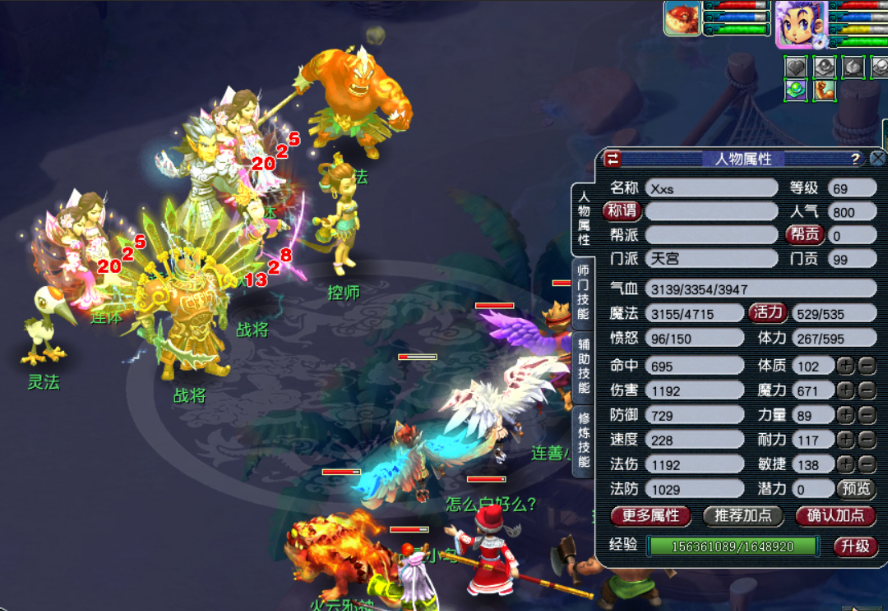Remove a point from 敏捷 with minus
Image resolution: width=888 pixels, height=611 pixels.
867,464
